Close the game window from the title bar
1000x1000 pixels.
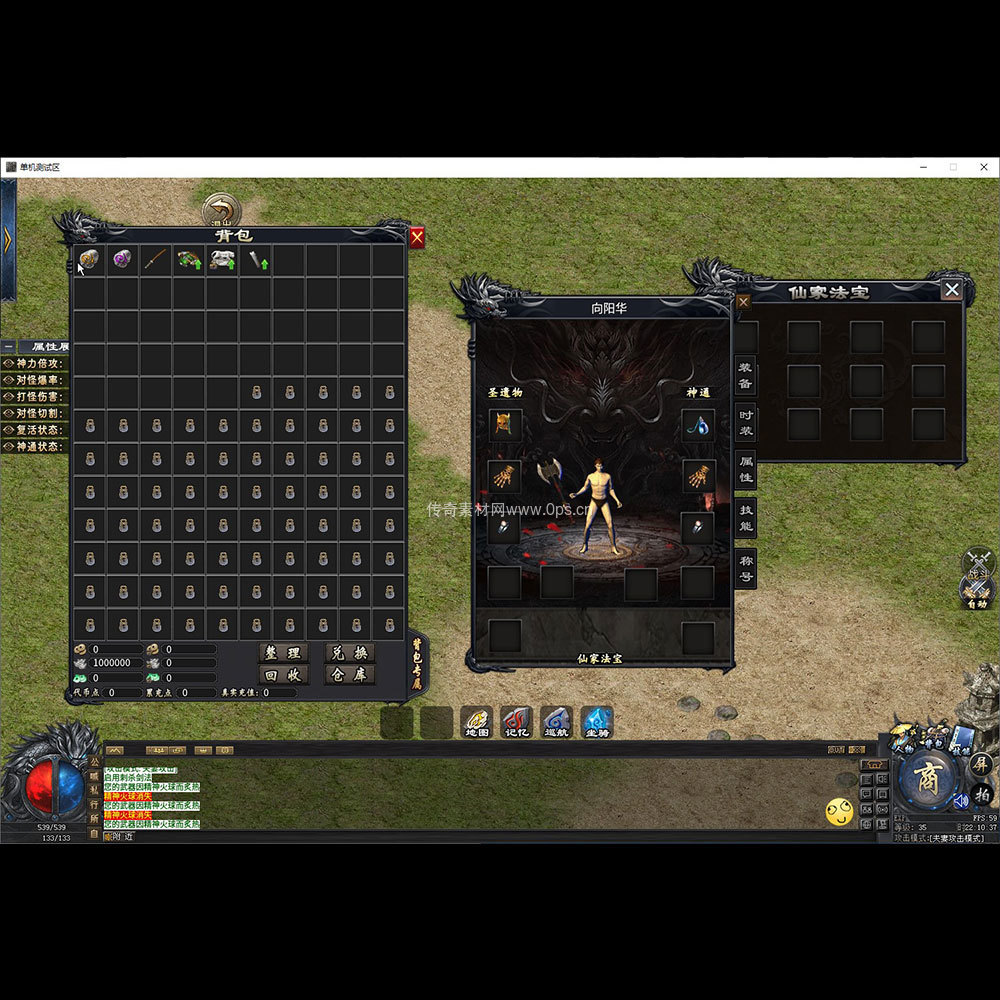tap(983, 167)
